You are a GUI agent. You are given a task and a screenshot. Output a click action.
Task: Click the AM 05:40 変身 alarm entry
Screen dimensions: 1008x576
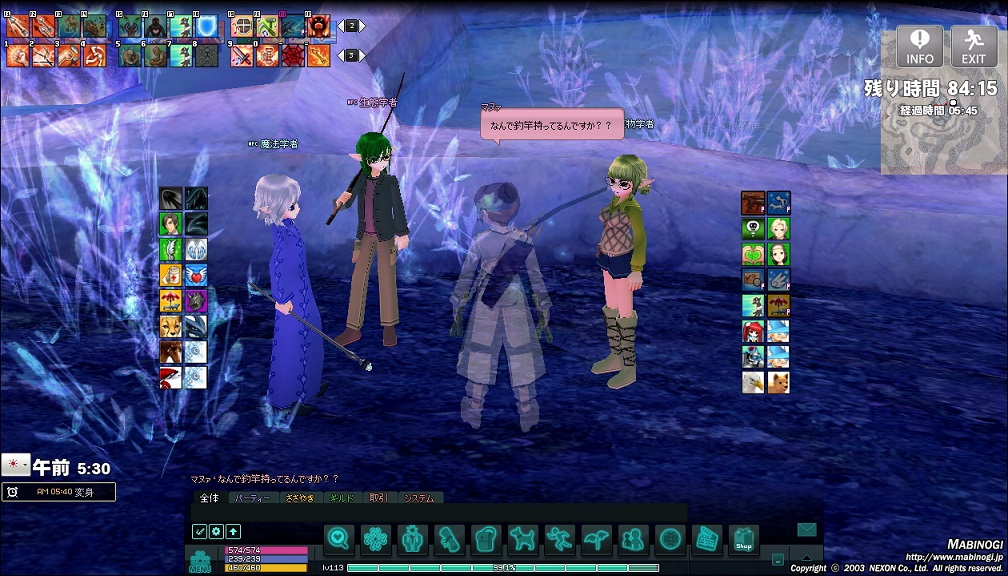tap(58, 492)
